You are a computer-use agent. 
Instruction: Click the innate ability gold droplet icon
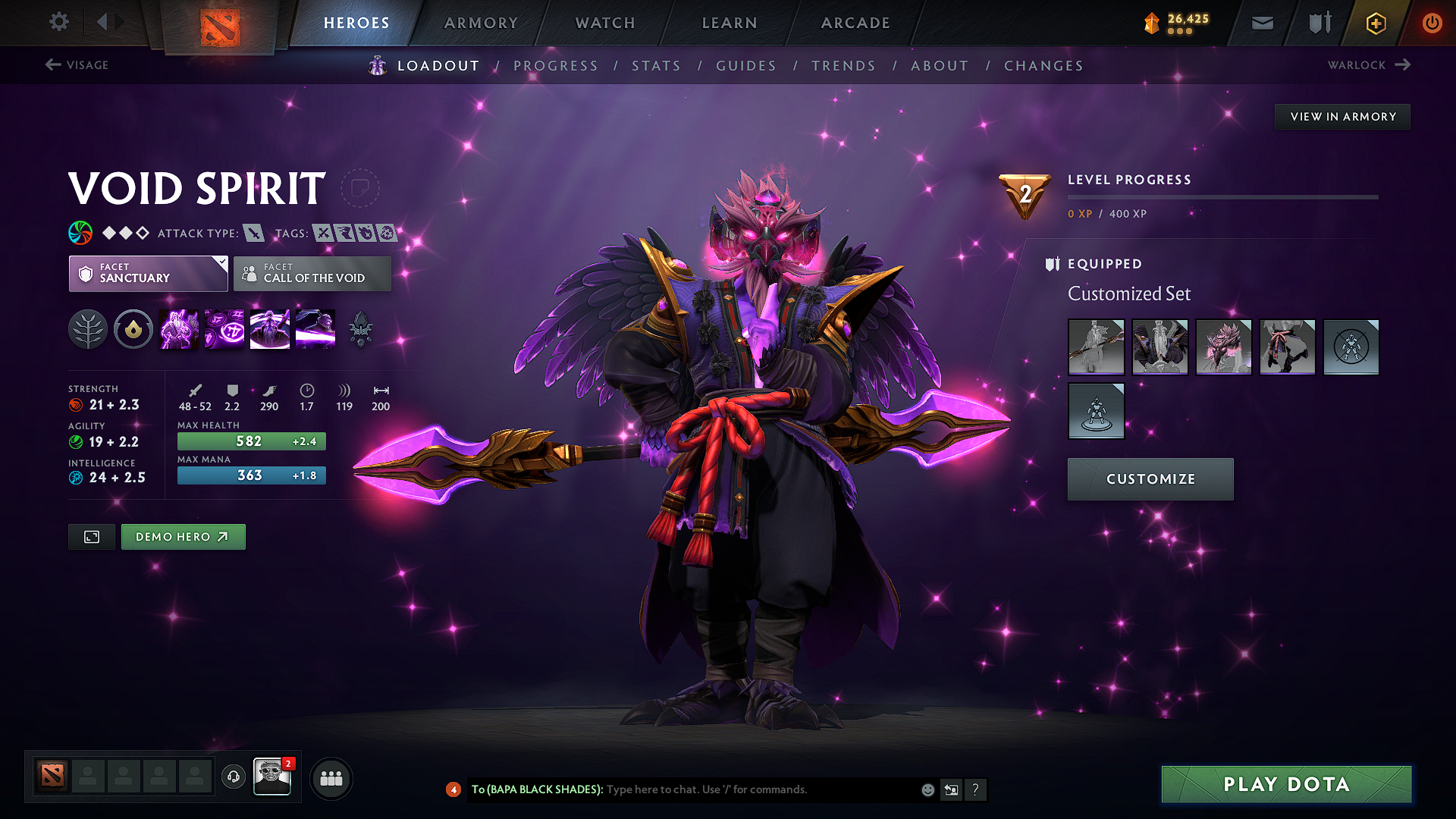[x=133, y=329]
